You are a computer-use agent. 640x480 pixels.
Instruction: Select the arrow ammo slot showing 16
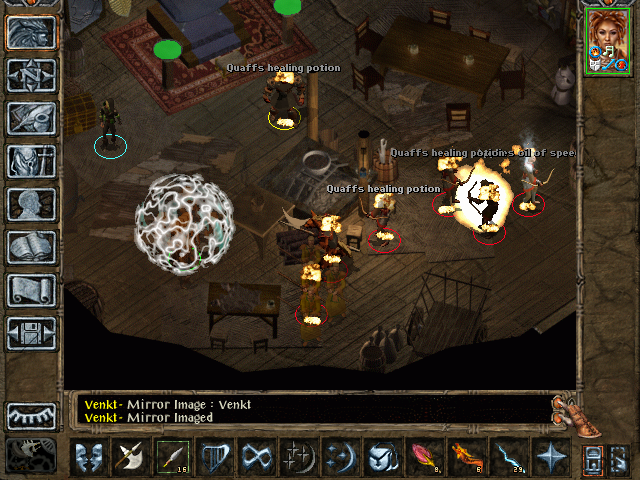pyautogui.click(x=173, y=457)
